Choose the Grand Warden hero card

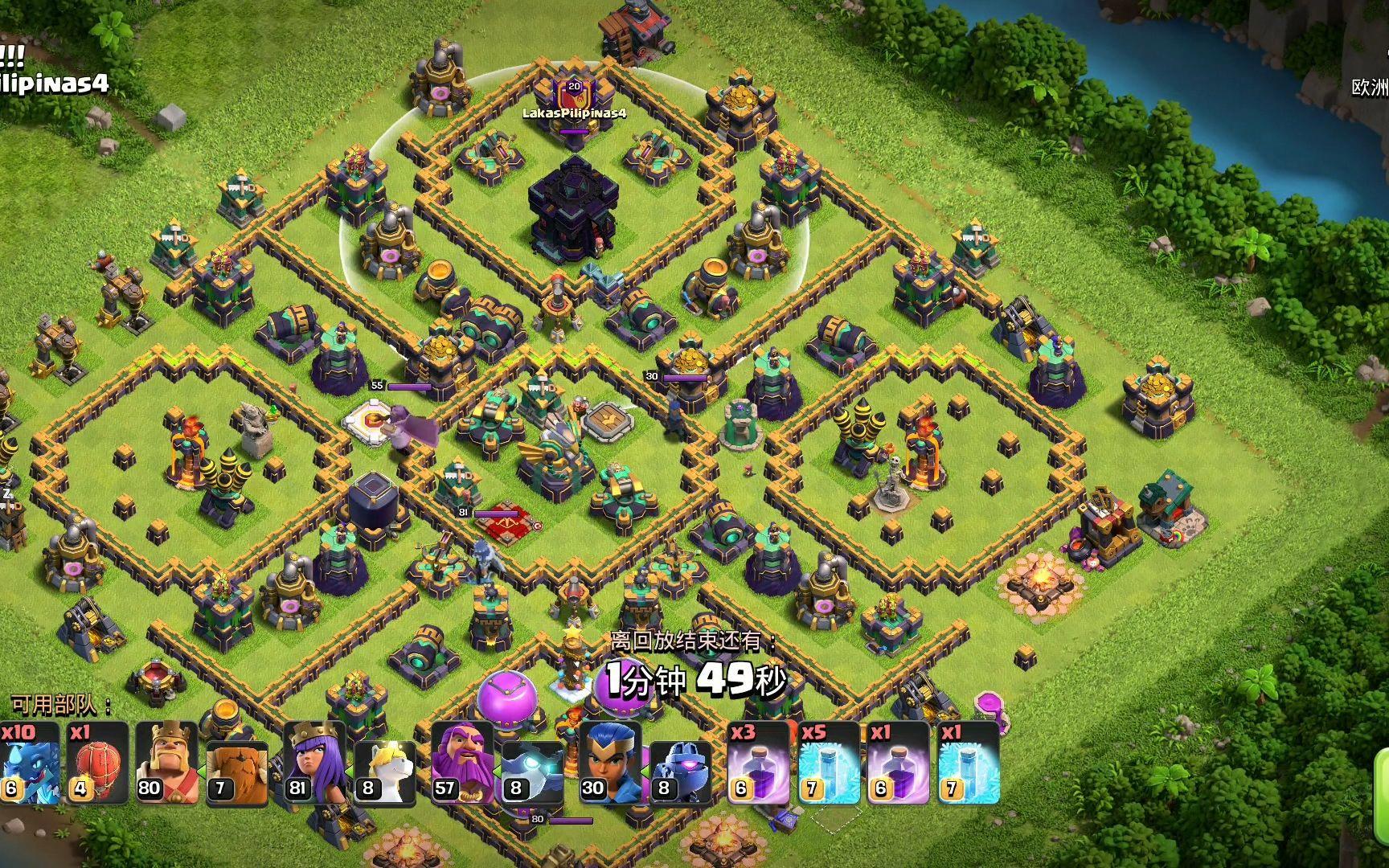point(461,764)
